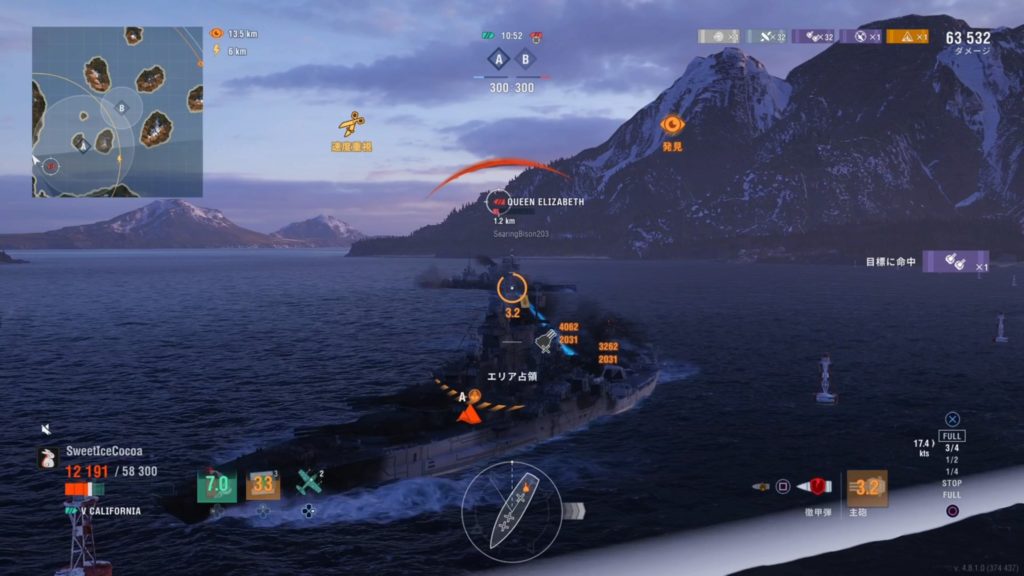Click the muted speaker icon
1024x576 pixels.
pos(46,429)
